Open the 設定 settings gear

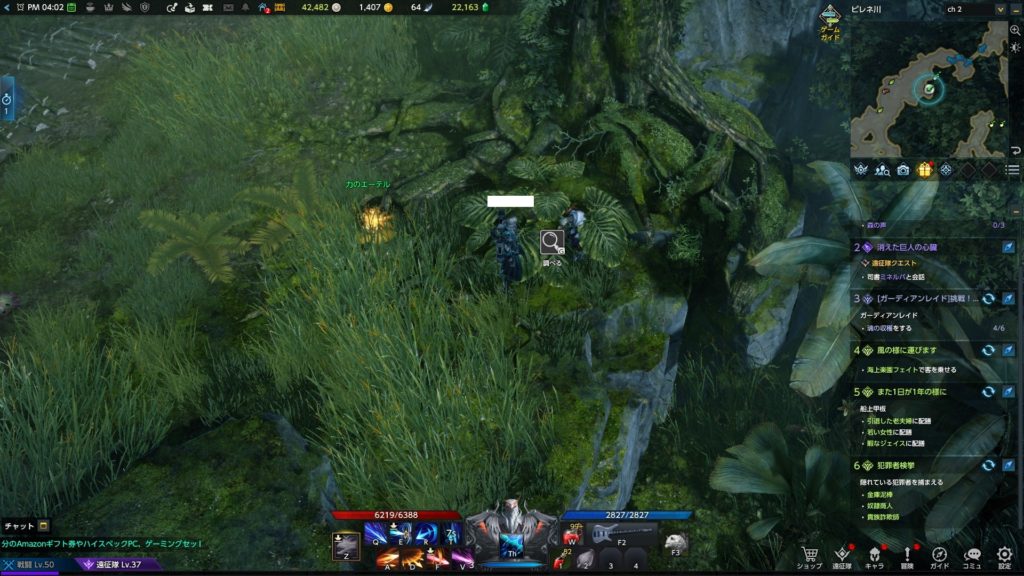point(1004,554)
